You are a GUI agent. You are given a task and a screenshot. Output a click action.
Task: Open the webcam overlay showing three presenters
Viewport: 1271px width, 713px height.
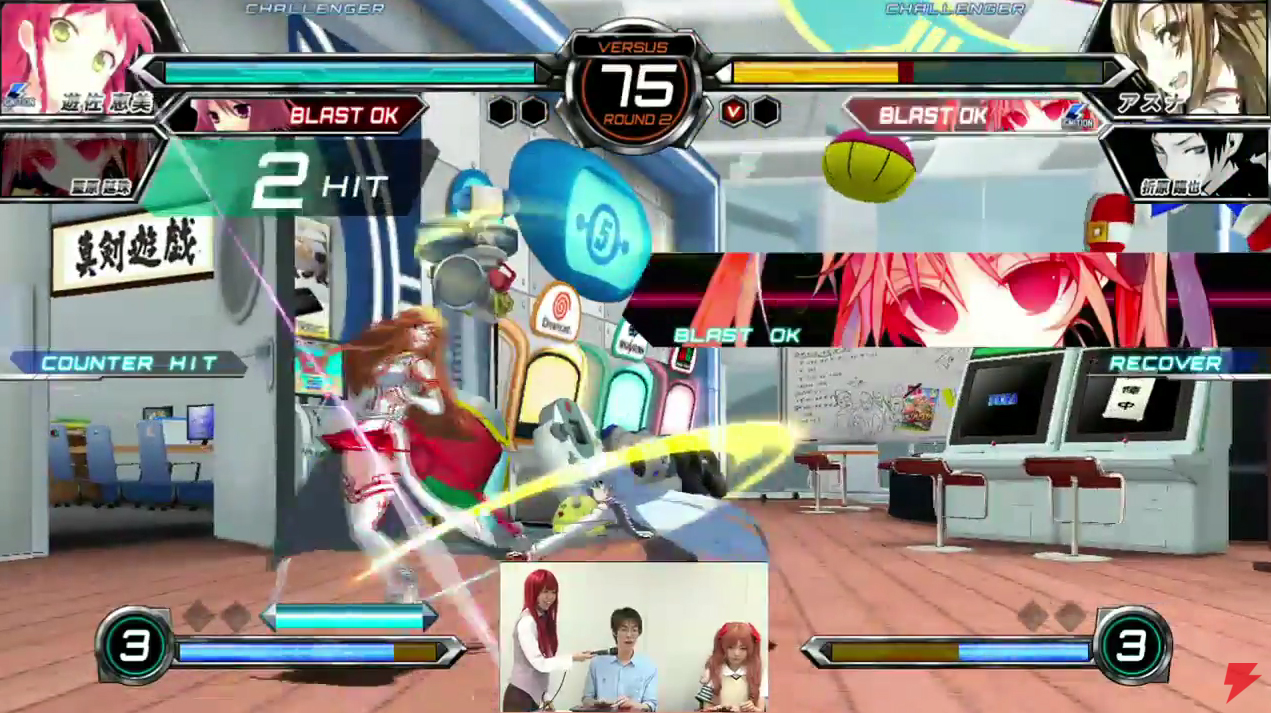pyautogui.click(x=634, y=637)
